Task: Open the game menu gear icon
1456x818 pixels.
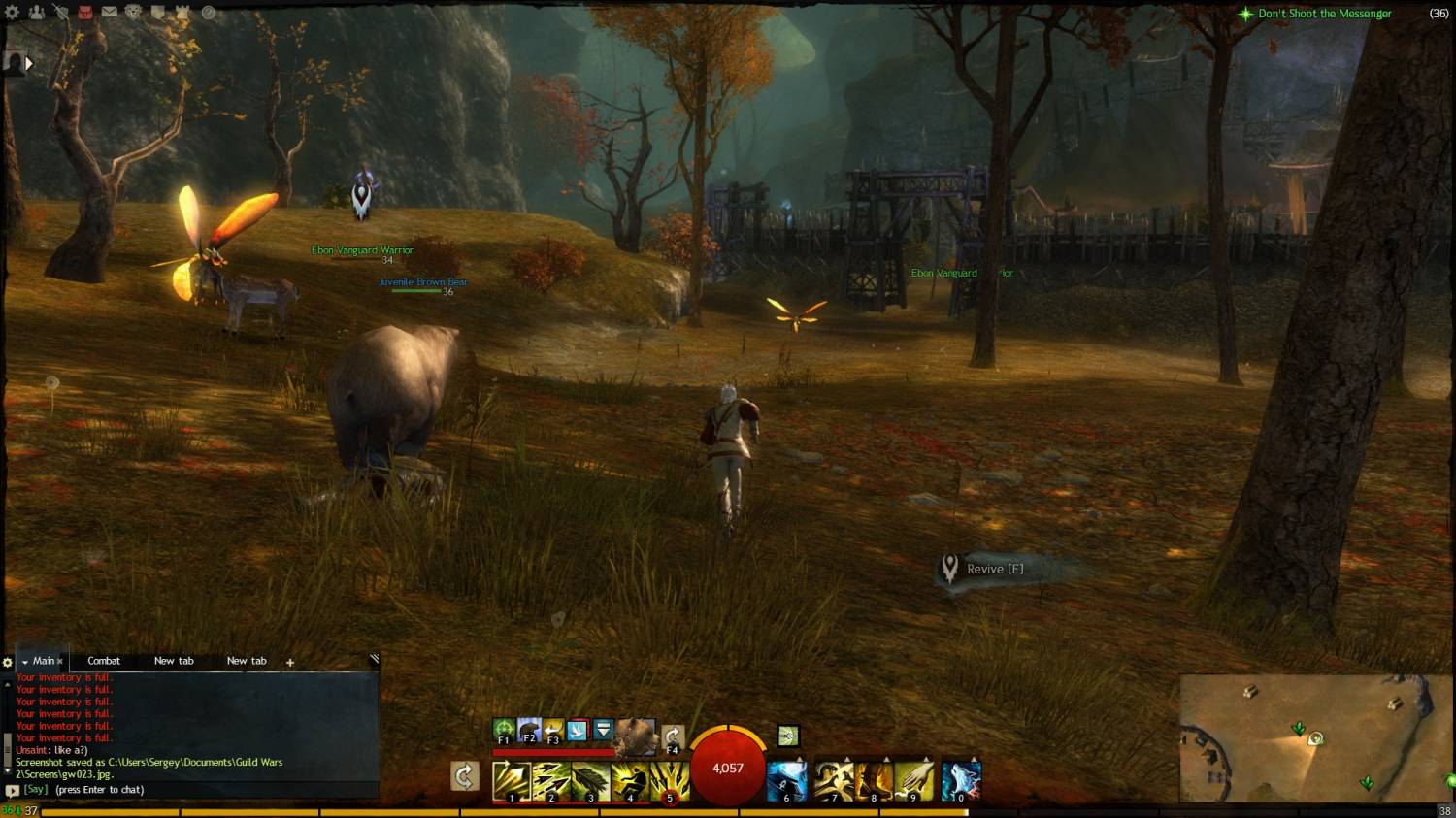Action: click(x=13, y=13)
